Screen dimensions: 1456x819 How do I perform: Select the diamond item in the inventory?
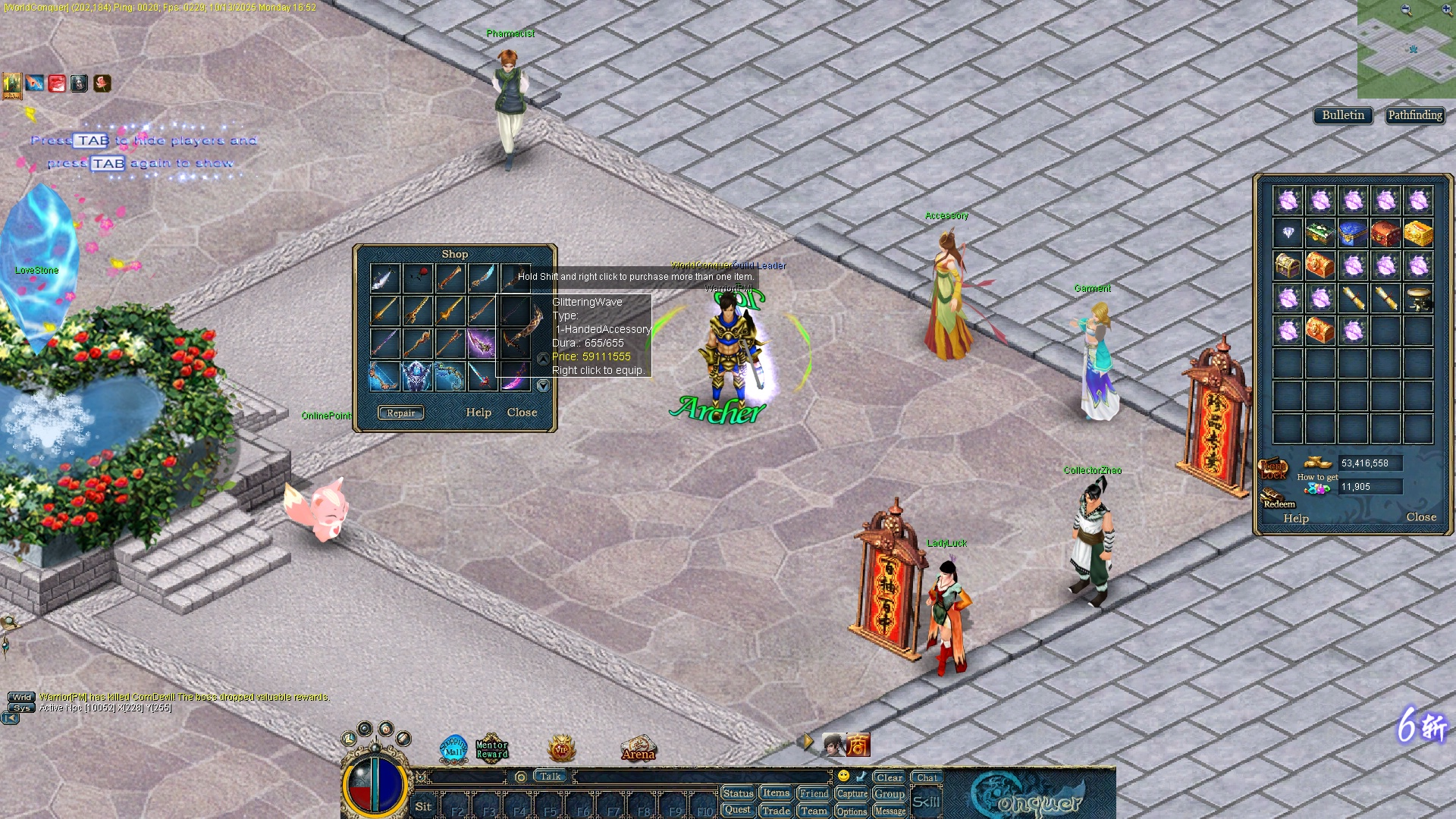(x=1288, y=233)
